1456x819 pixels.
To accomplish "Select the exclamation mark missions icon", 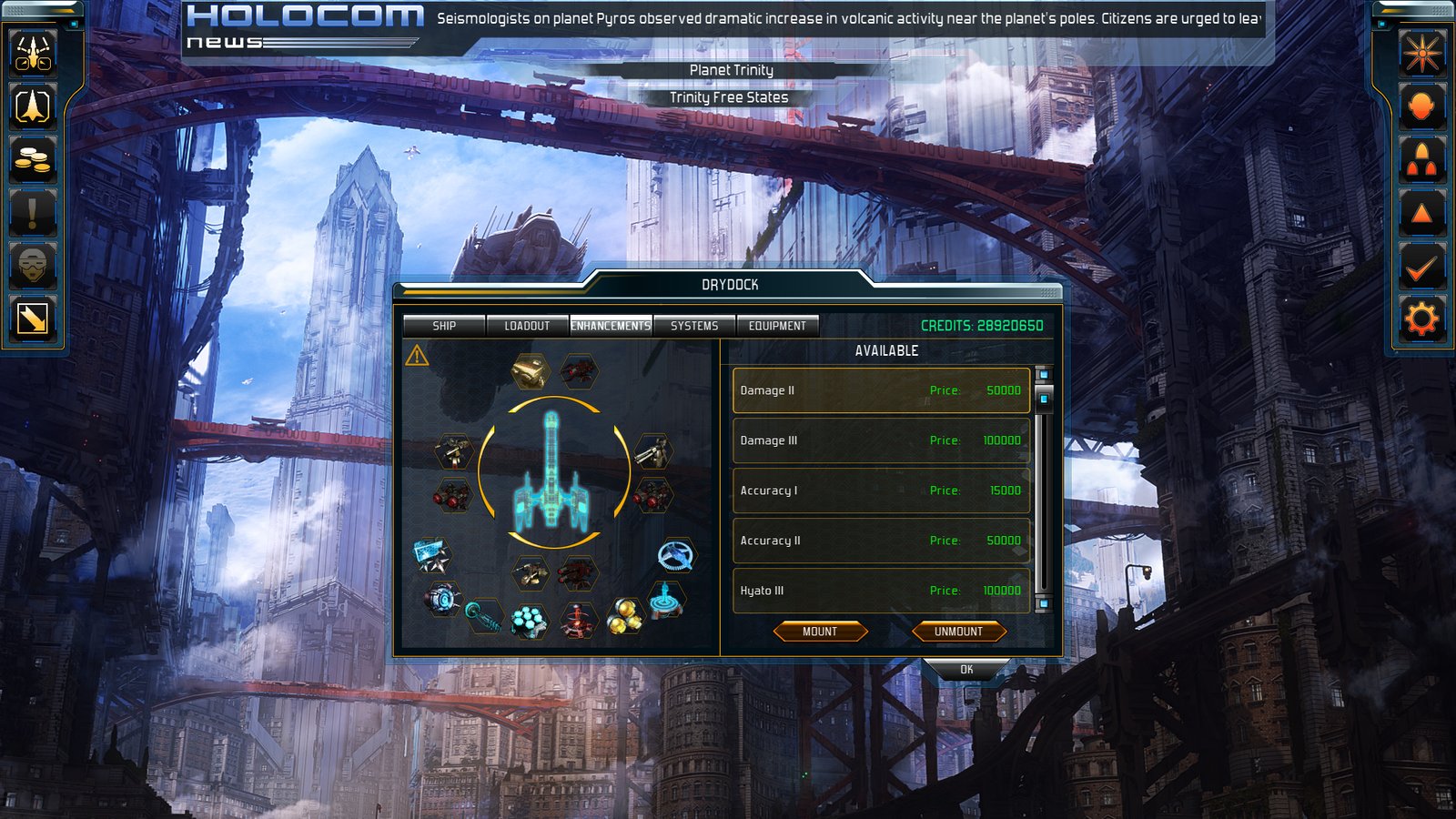I will pyautogui.click(x=34, y=213).
